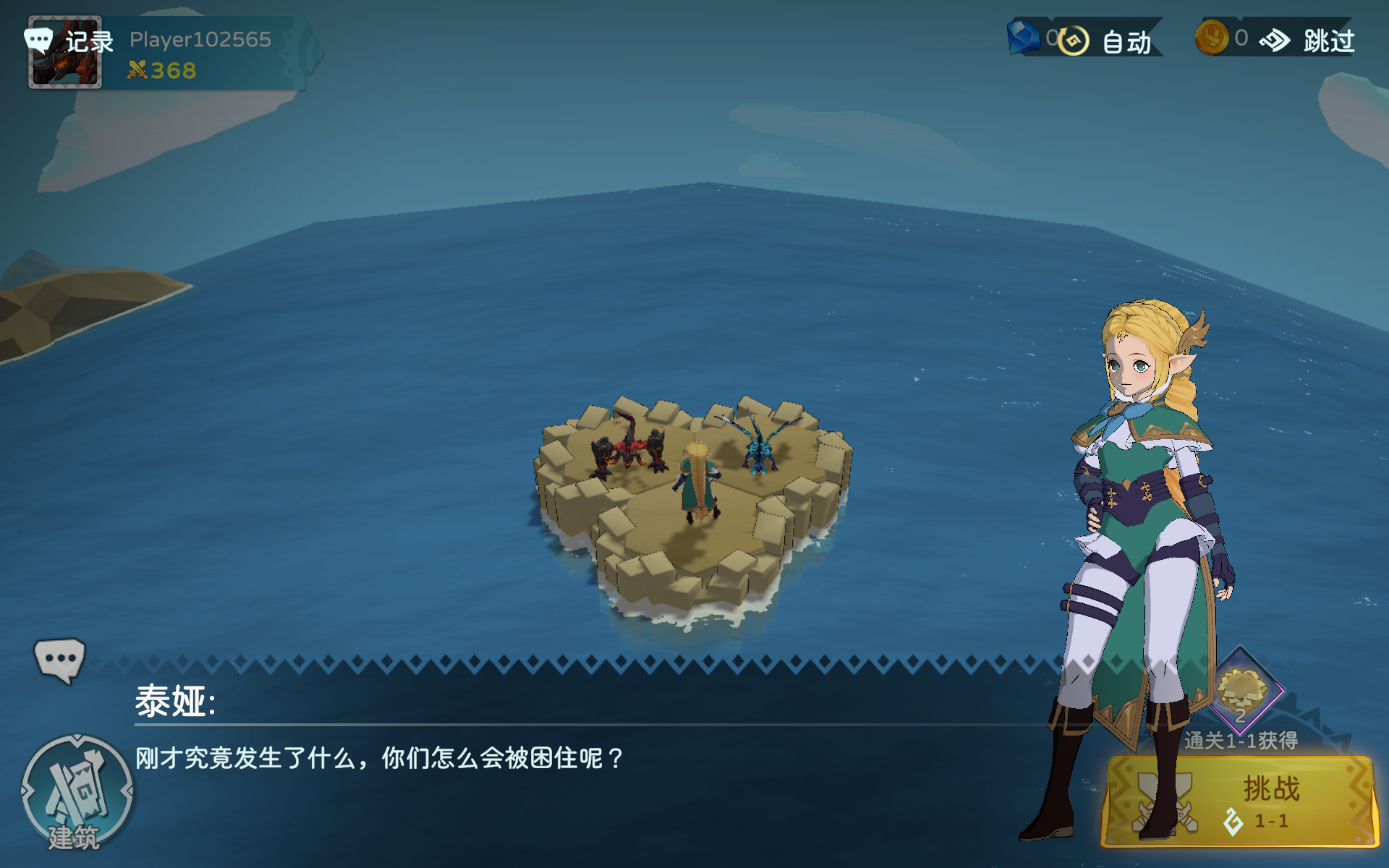1389x868 pixels.
Task: View the 通关1-1获得 reward item
Action: pos(1241,691)
